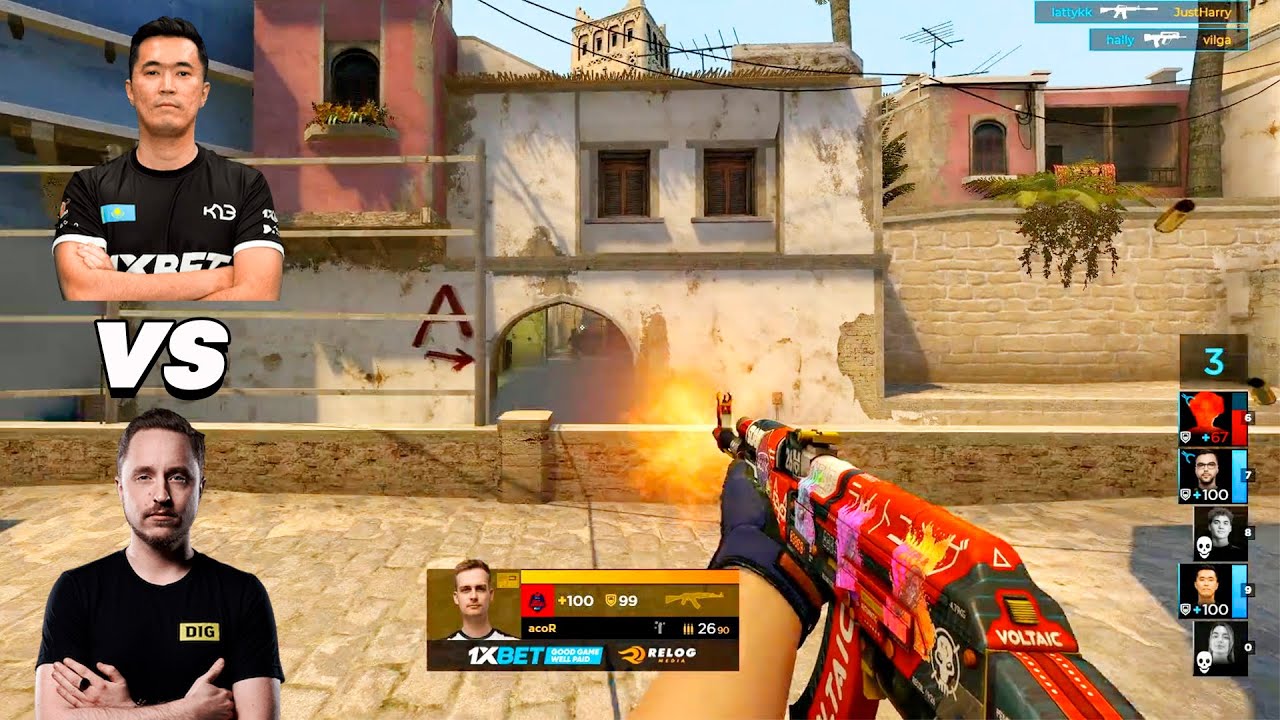The image size is (1280, 720).
Task: Click the 1XBET sponsor logo
Action: tap(505, 654)
